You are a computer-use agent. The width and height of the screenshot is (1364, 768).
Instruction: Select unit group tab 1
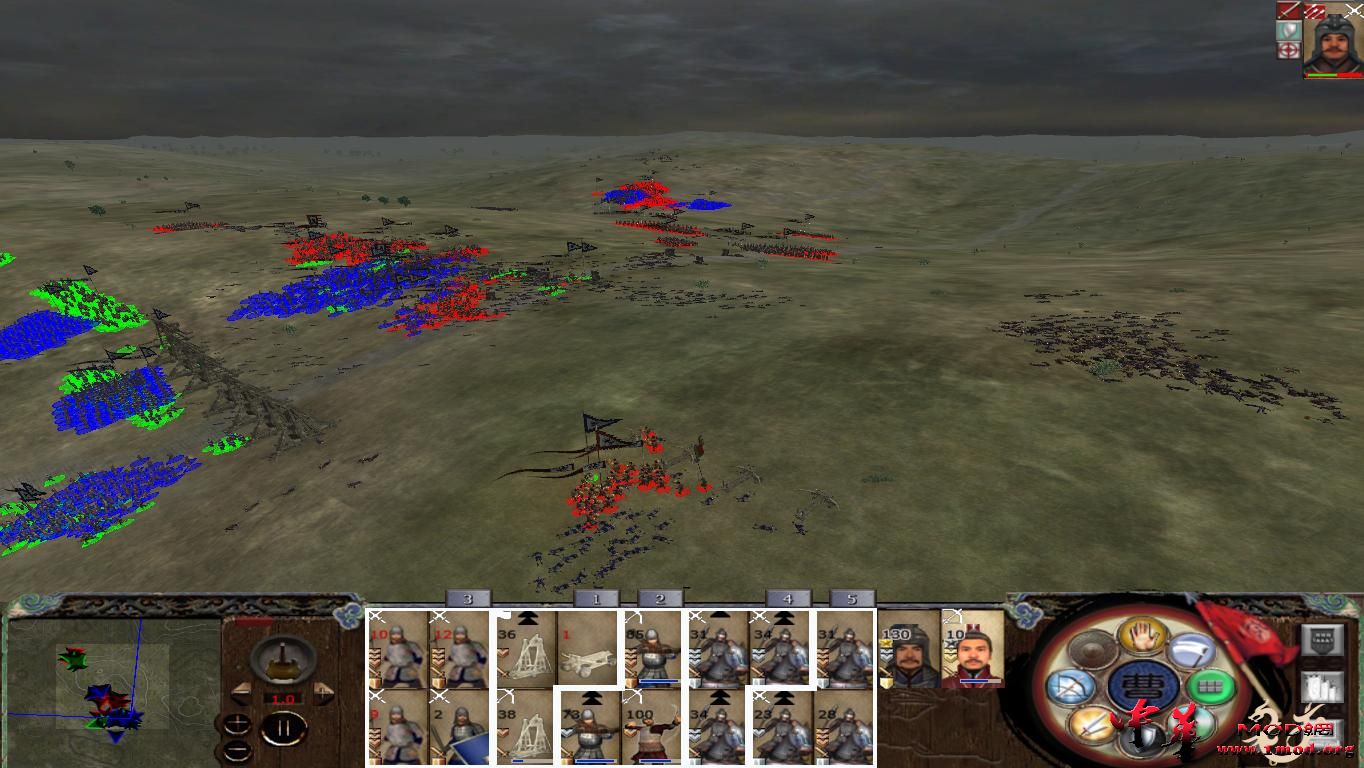point(596,599)
